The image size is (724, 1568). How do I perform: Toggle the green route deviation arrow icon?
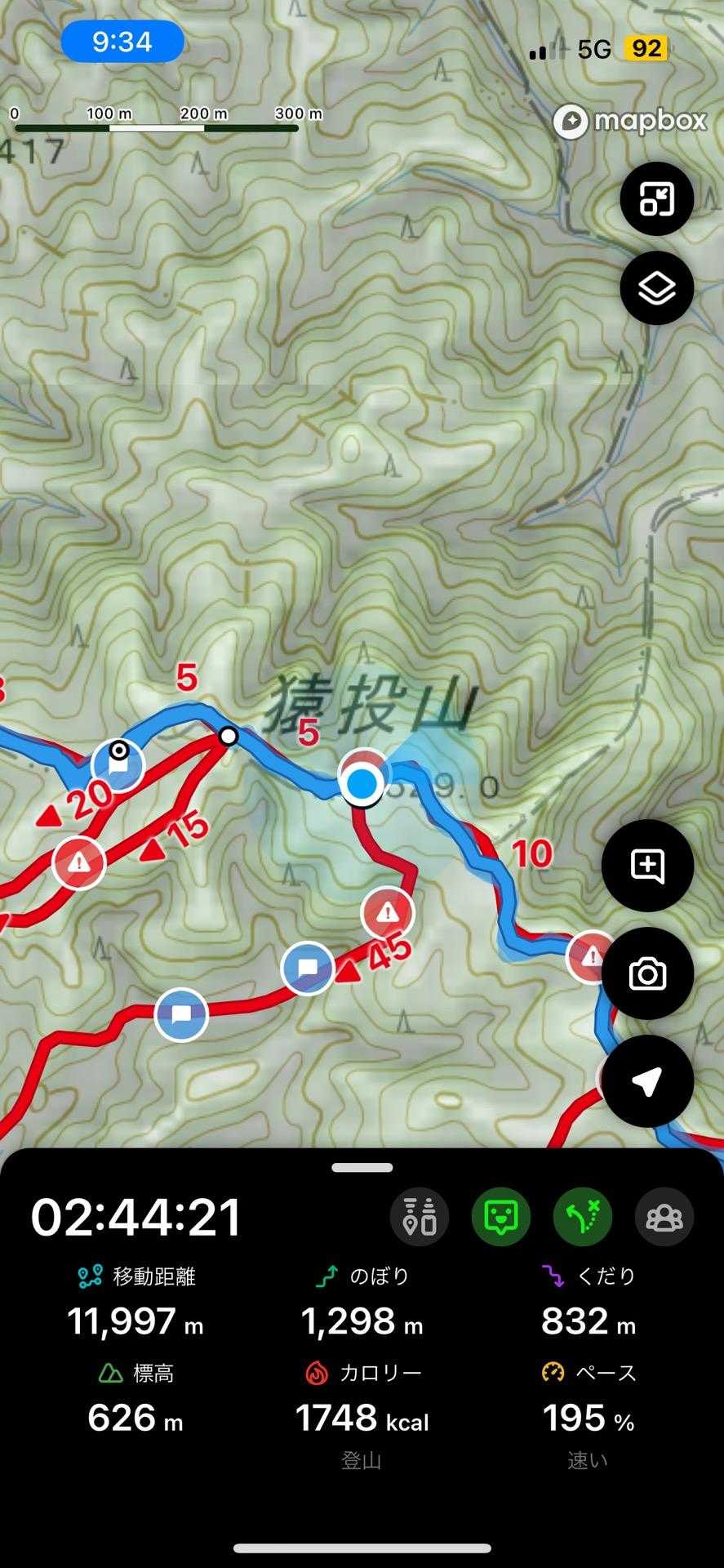click(x=583, y=1217)
